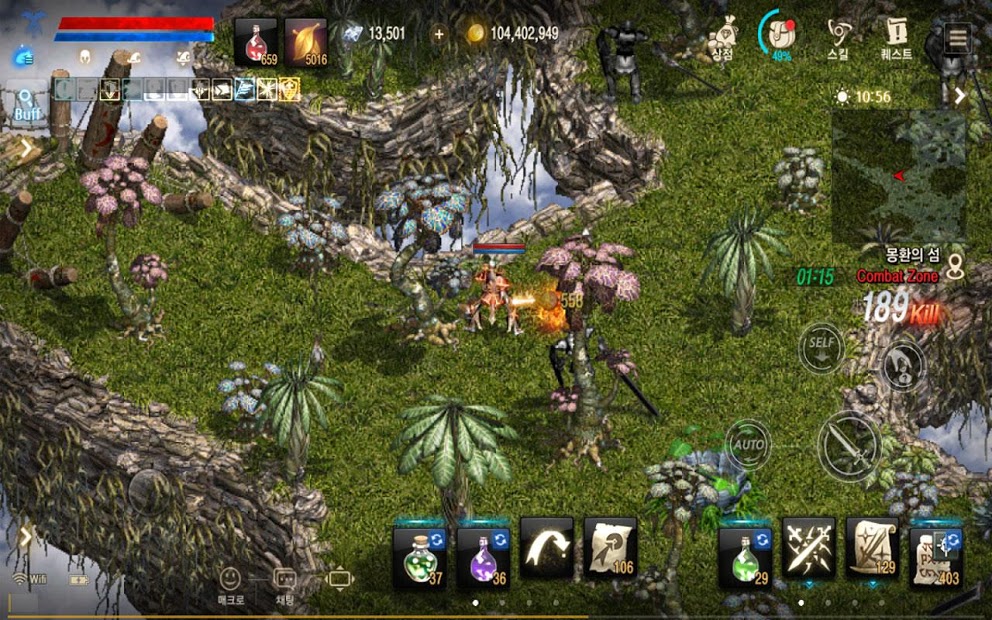Open the chat (채팅) window
The image size is (992, 620).
pyautogui.click(x=285, y=582)
